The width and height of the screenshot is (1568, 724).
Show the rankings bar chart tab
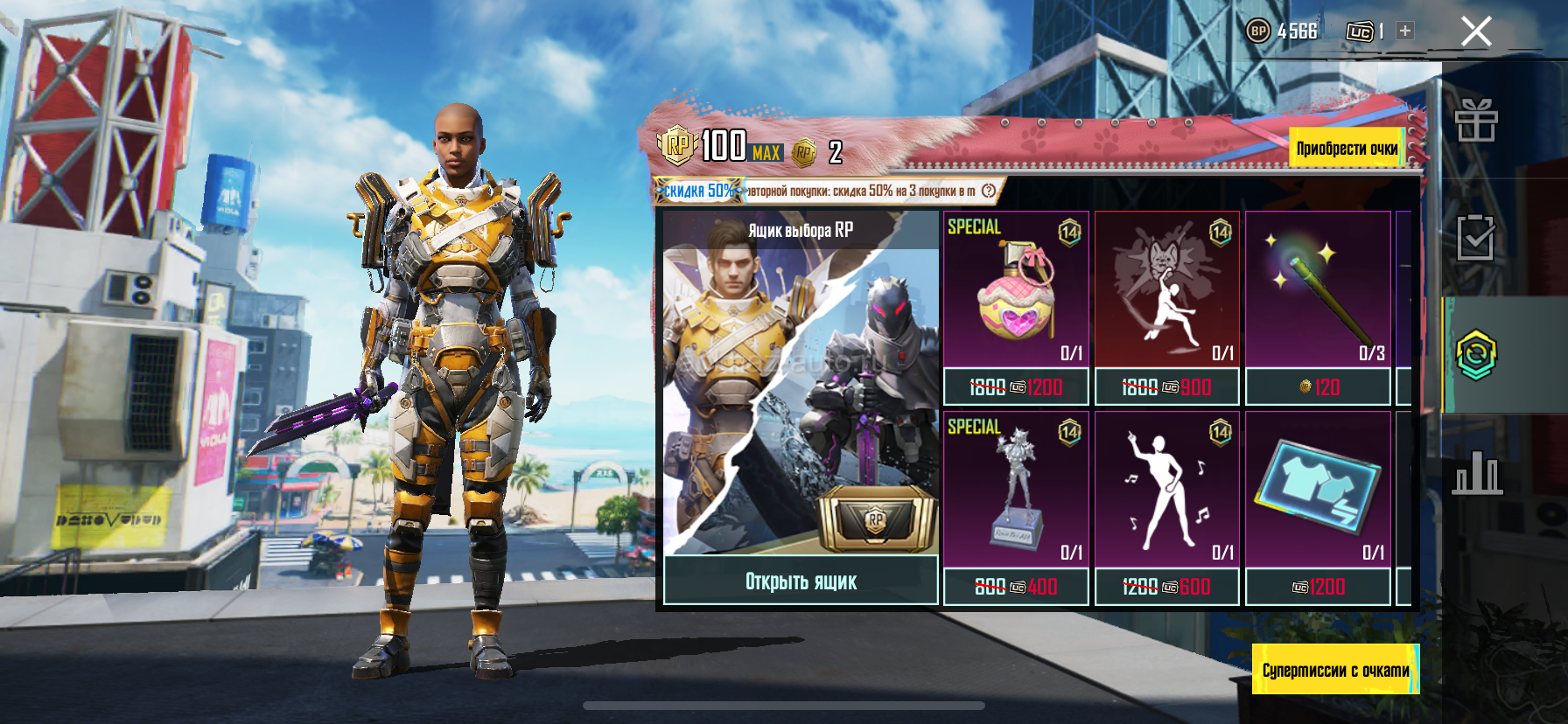[x=1476, y=473]
